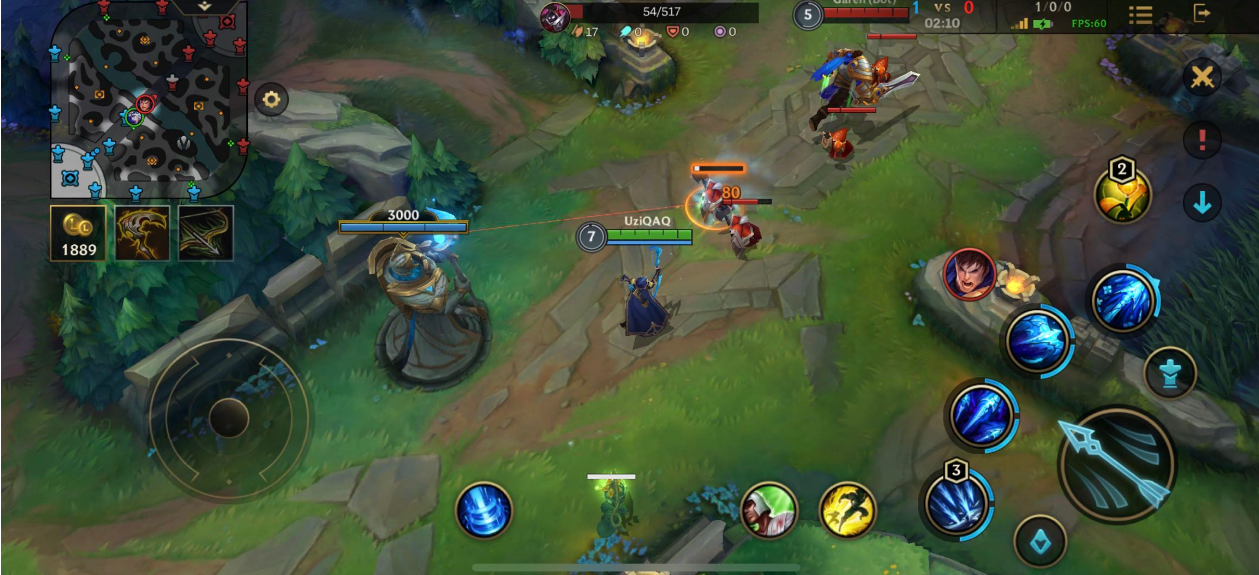Activate the blue swirl Recall button
Image resolution: width=1259 pixels, height=575 pixels.
[x=484, y=510]
